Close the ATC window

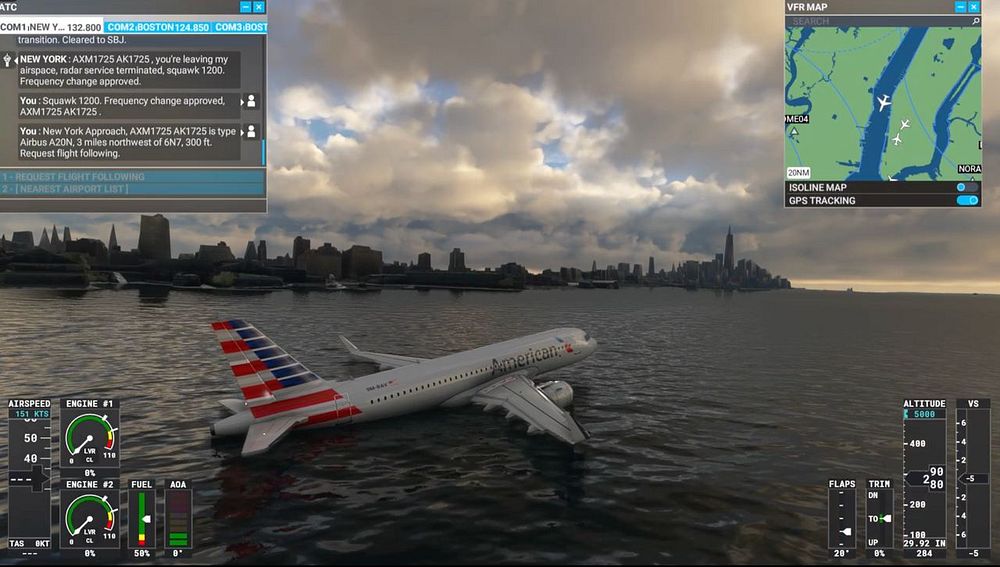[x=259, y=7]
